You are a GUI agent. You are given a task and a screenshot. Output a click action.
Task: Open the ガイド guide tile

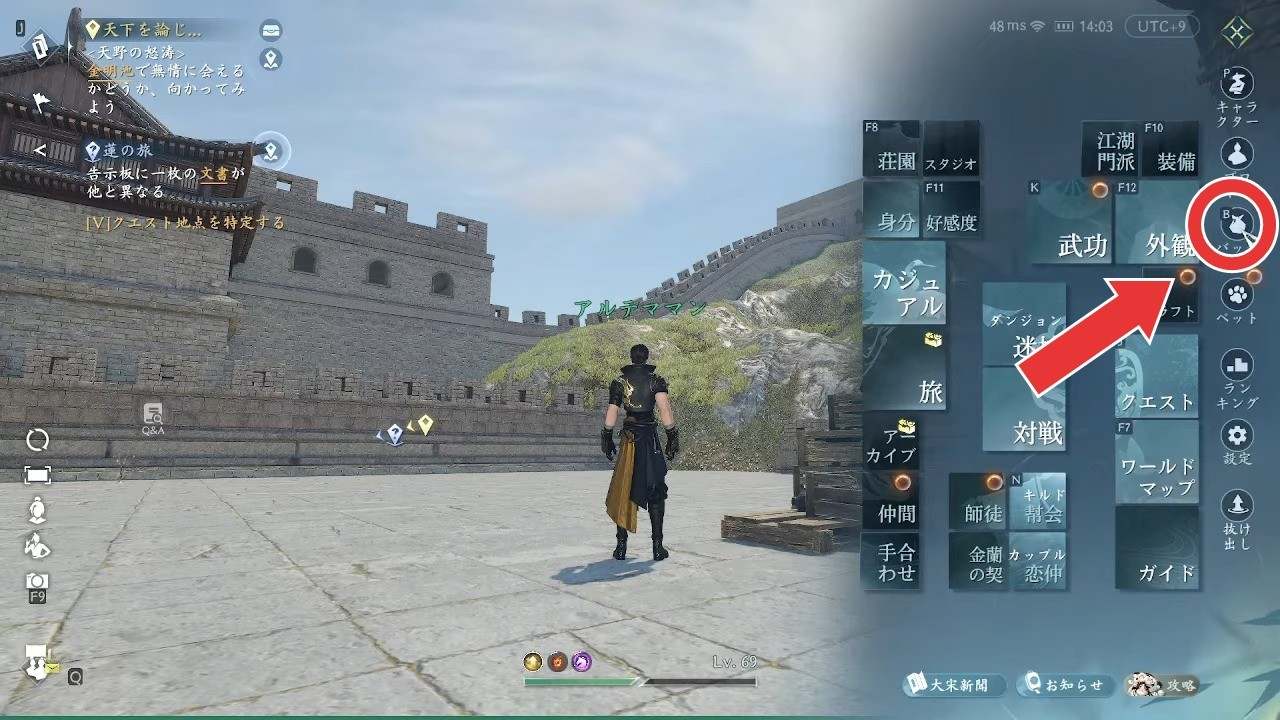[x=1157, y=548]
